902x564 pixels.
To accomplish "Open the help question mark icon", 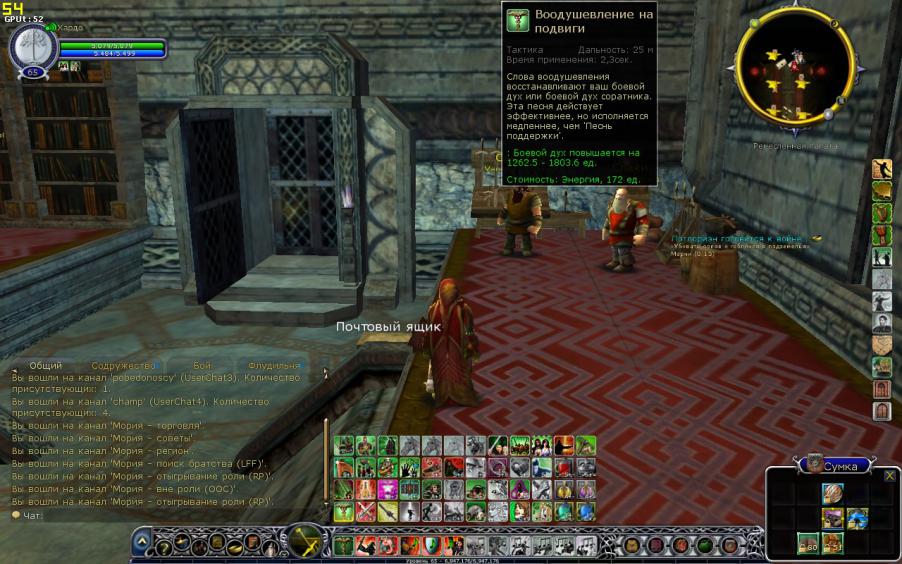I will (x=163, y=545).
